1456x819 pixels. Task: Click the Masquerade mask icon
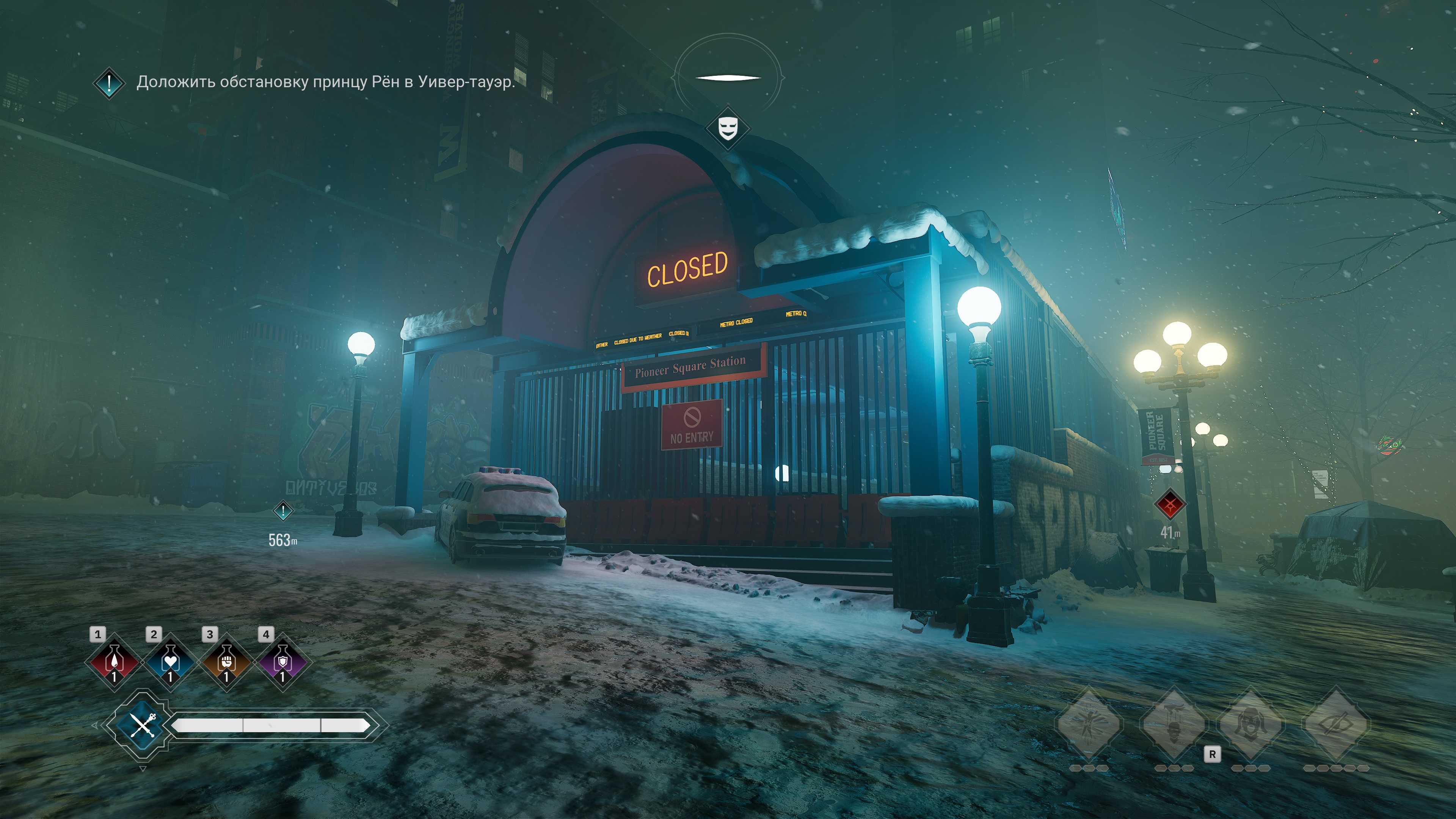point(728,128)
